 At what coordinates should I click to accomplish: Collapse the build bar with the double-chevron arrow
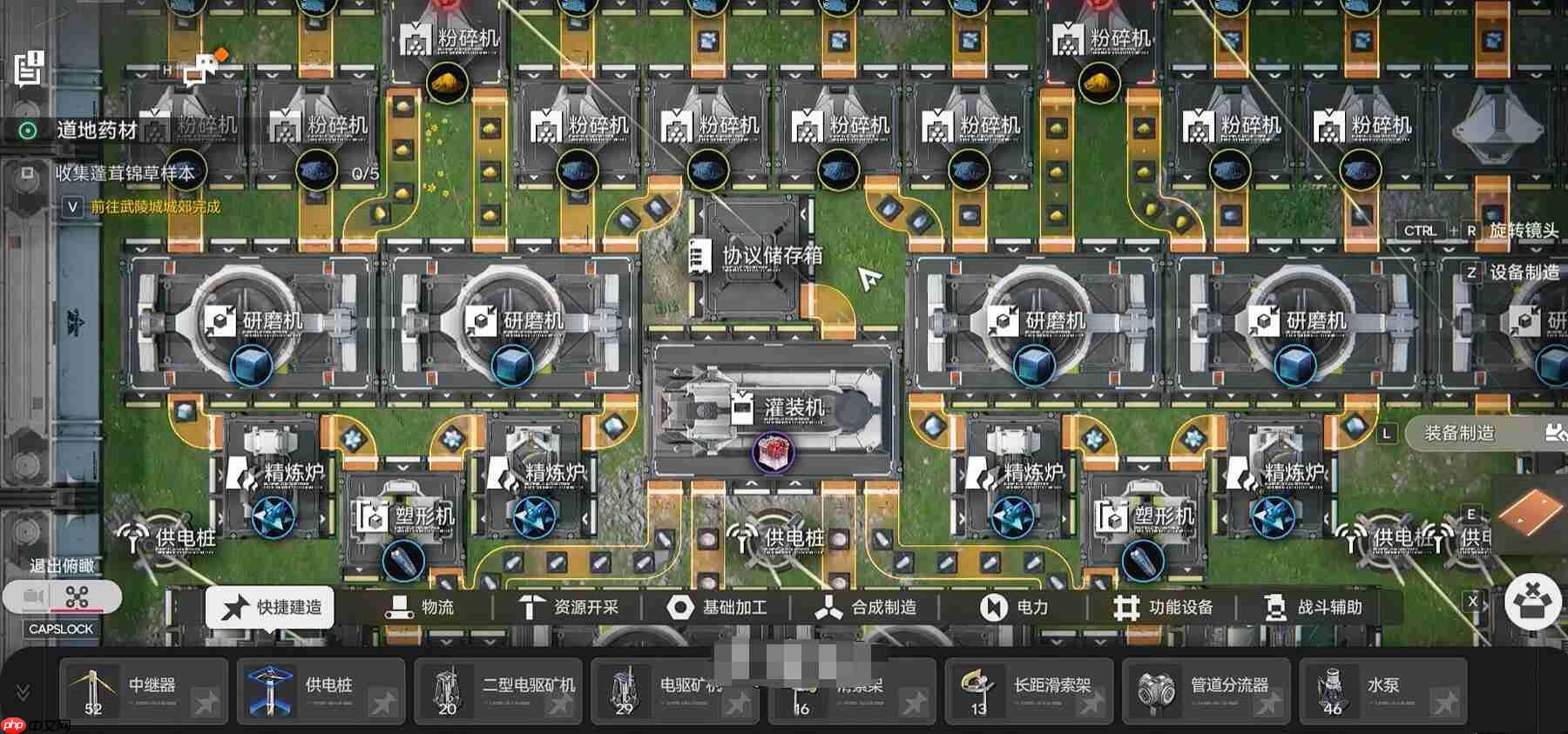click(23, 691)
